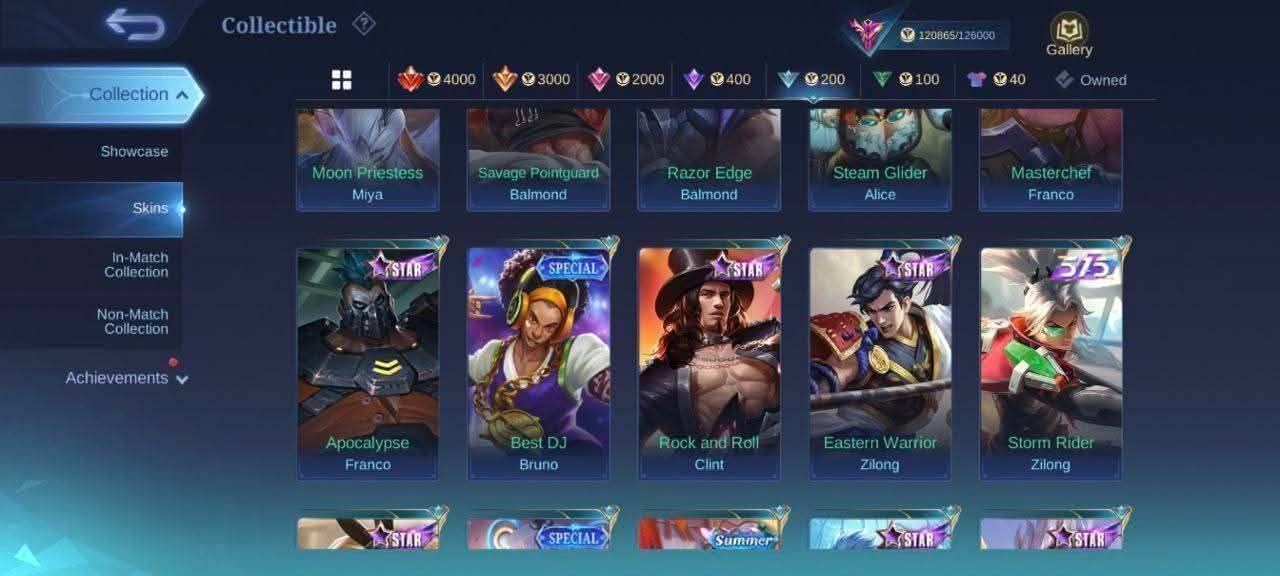Go back using the return arrow
Viewport: 1280px width, 576px height.
[x=135, y=25]
